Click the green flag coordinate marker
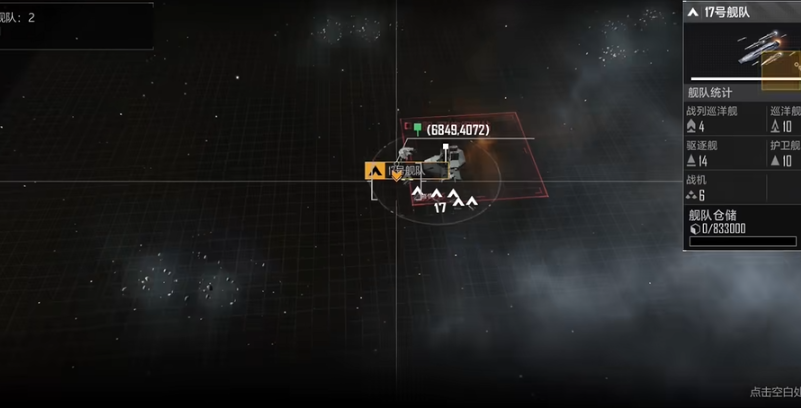This screenshot has height=408, width=801. pos(417,129)
